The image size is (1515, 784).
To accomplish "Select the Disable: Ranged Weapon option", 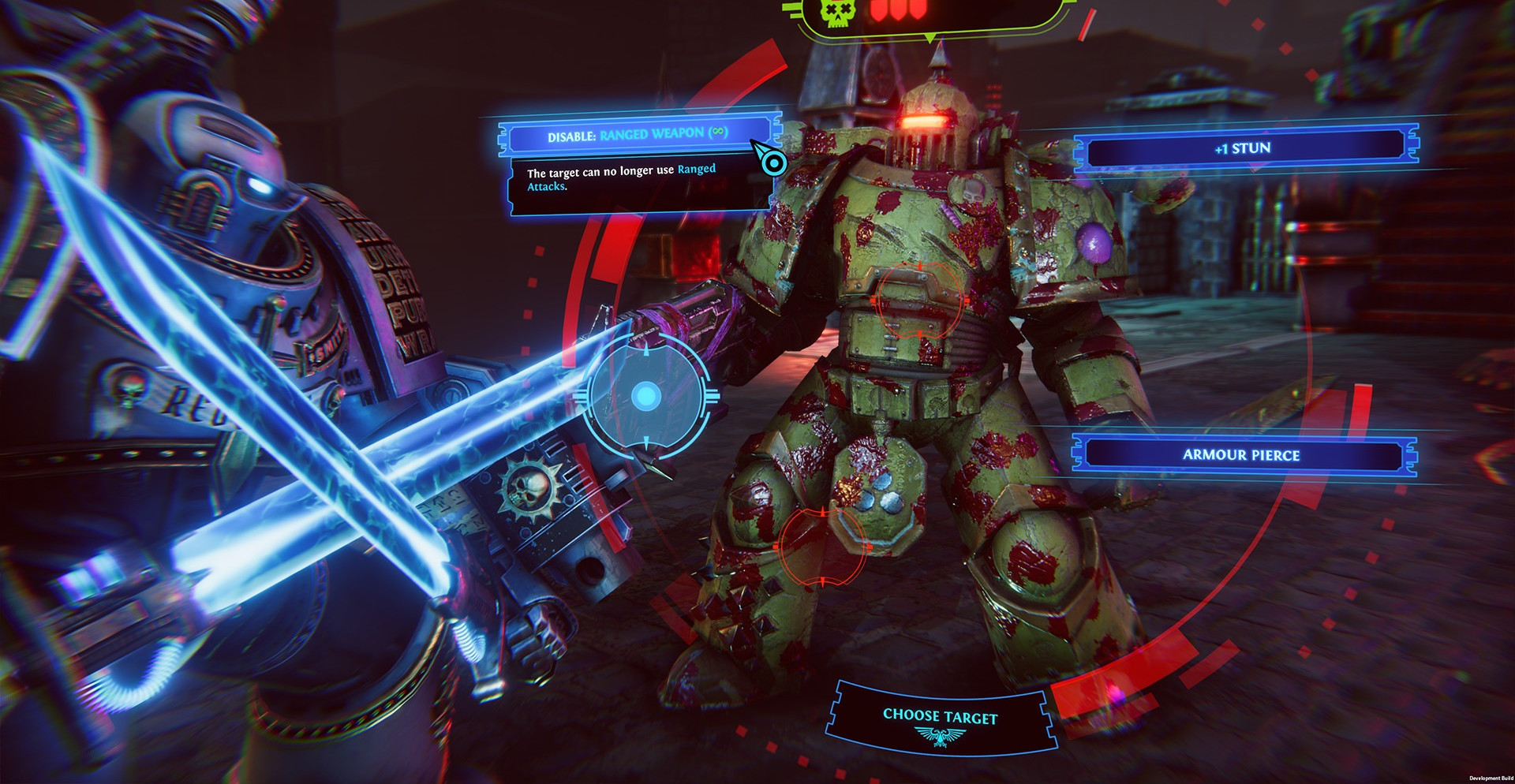I will (638, 135).
